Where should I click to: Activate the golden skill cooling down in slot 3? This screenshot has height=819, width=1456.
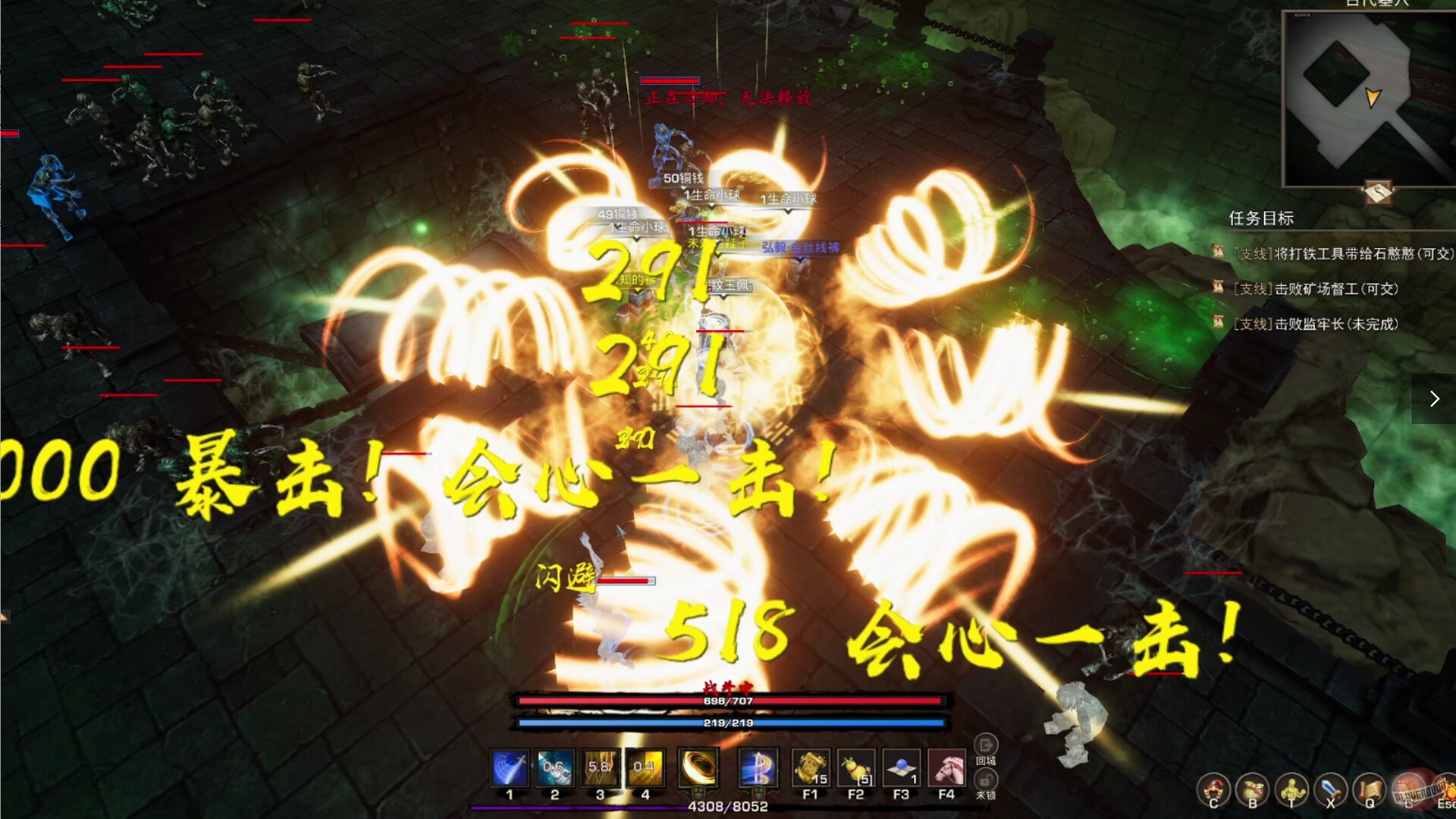pos(599,767)
